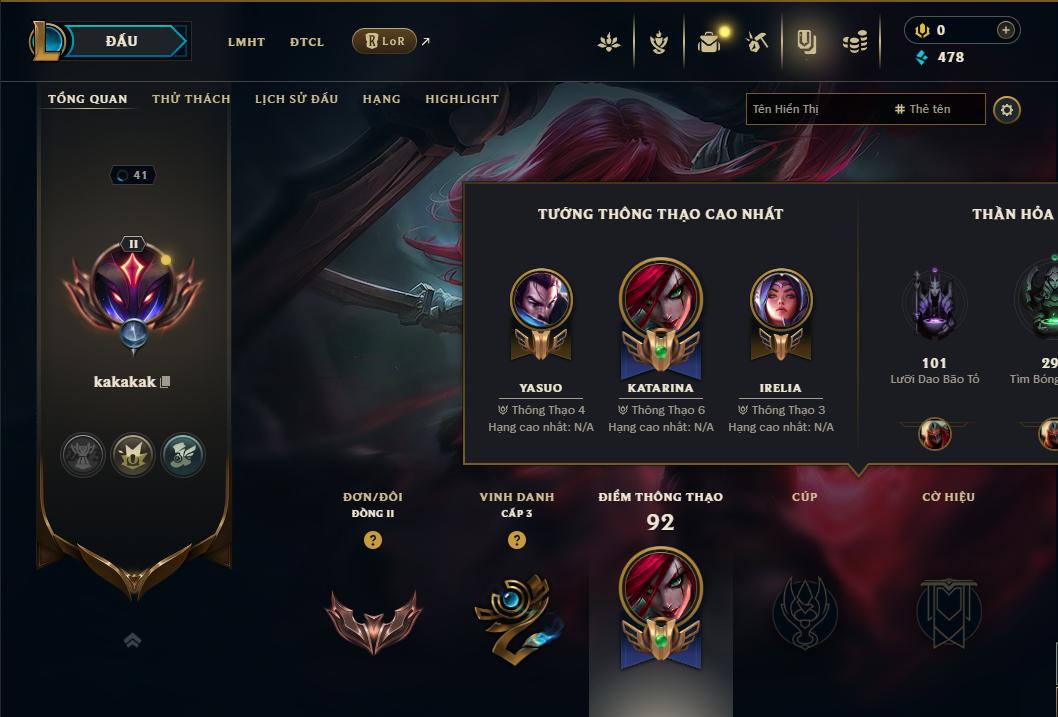Viewport: 1058px width, 717px height.
Task: Open the loot backpack icon
Action: click(709, 42)
